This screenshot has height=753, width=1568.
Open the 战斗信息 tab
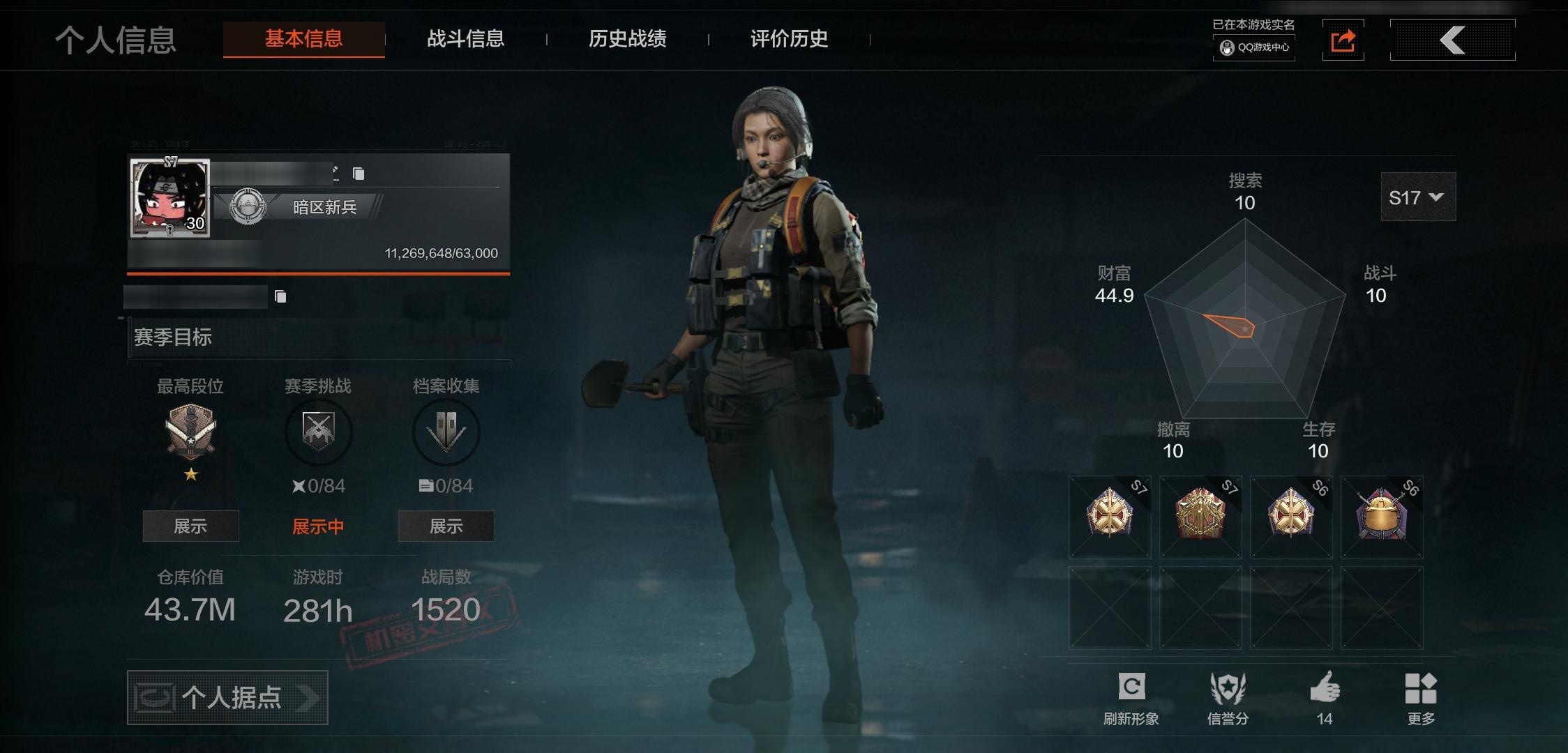[x=465, y=38]
